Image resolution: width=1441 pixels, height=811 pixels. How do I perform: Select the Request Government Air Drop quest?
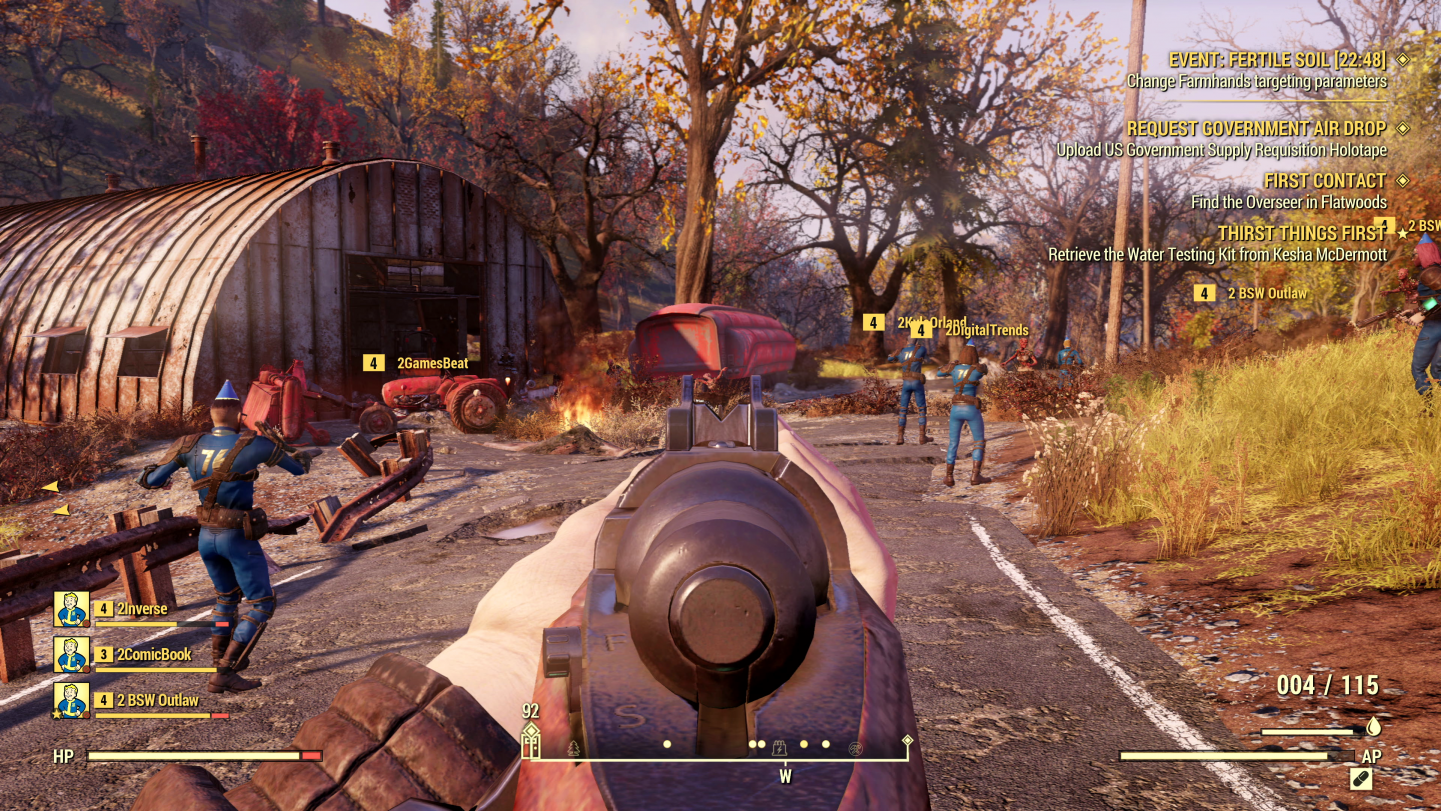(x=1256, y=129)
